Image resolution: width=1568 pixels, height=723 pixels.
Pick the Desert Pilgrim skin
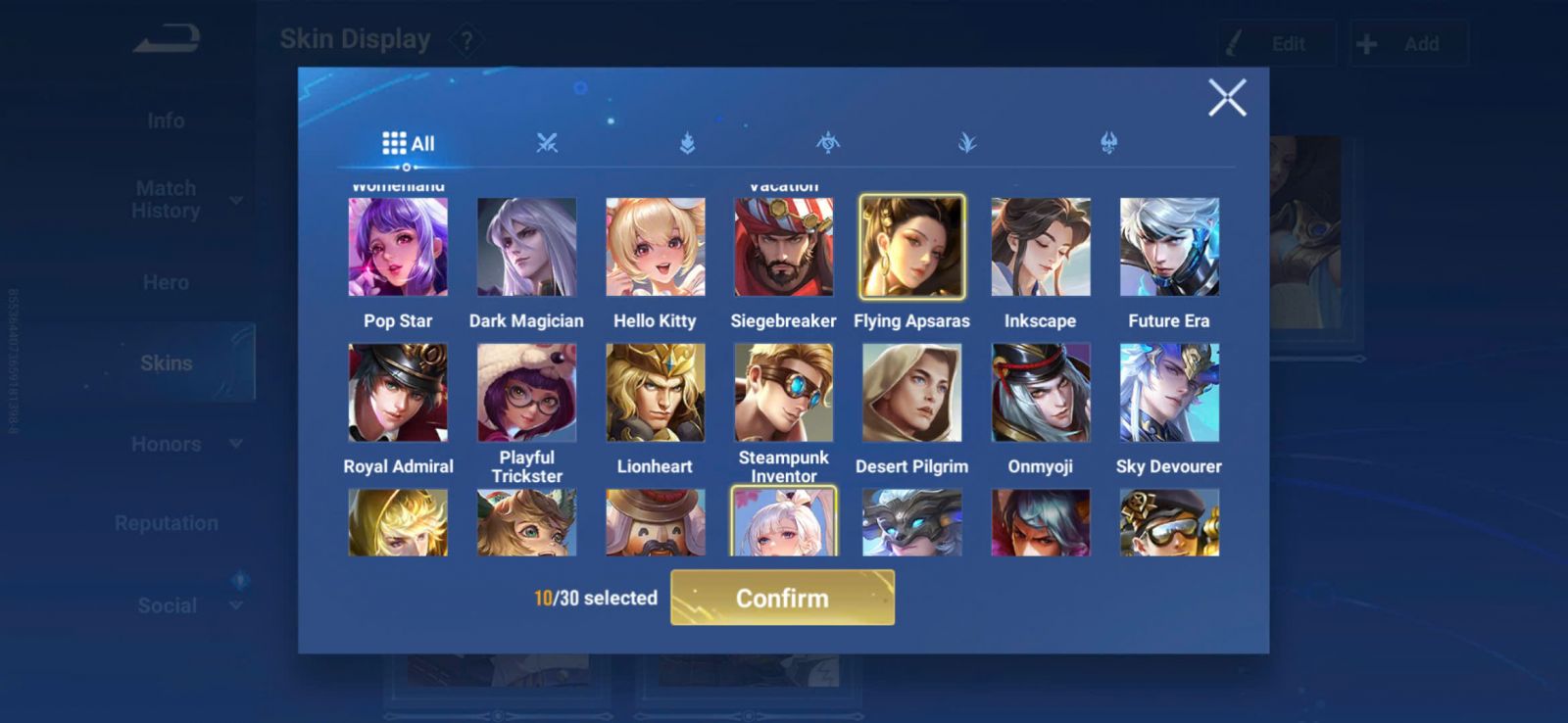point(911,392)
